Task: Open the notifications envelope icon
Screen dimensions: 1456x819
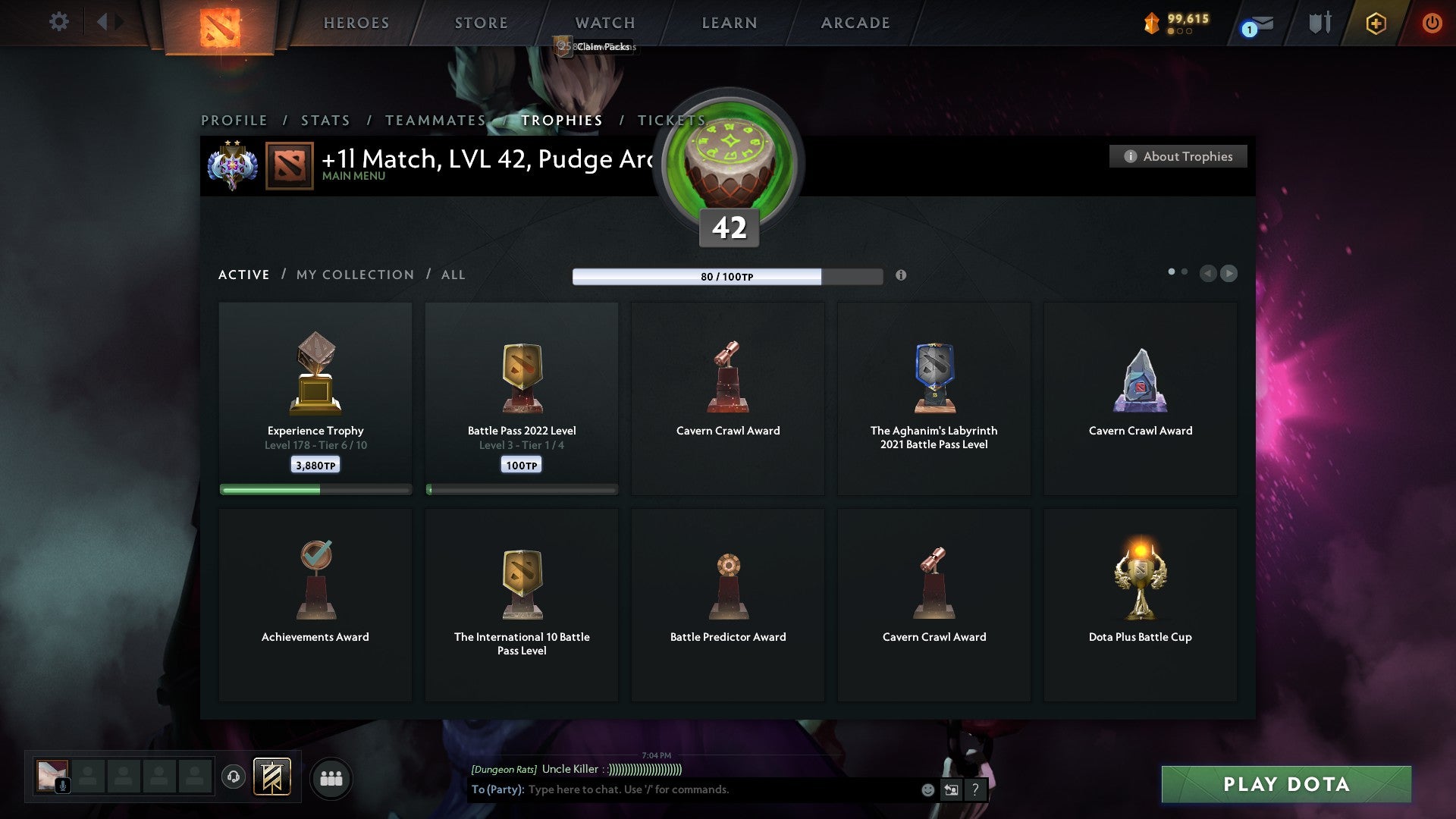Action: 1253,24
